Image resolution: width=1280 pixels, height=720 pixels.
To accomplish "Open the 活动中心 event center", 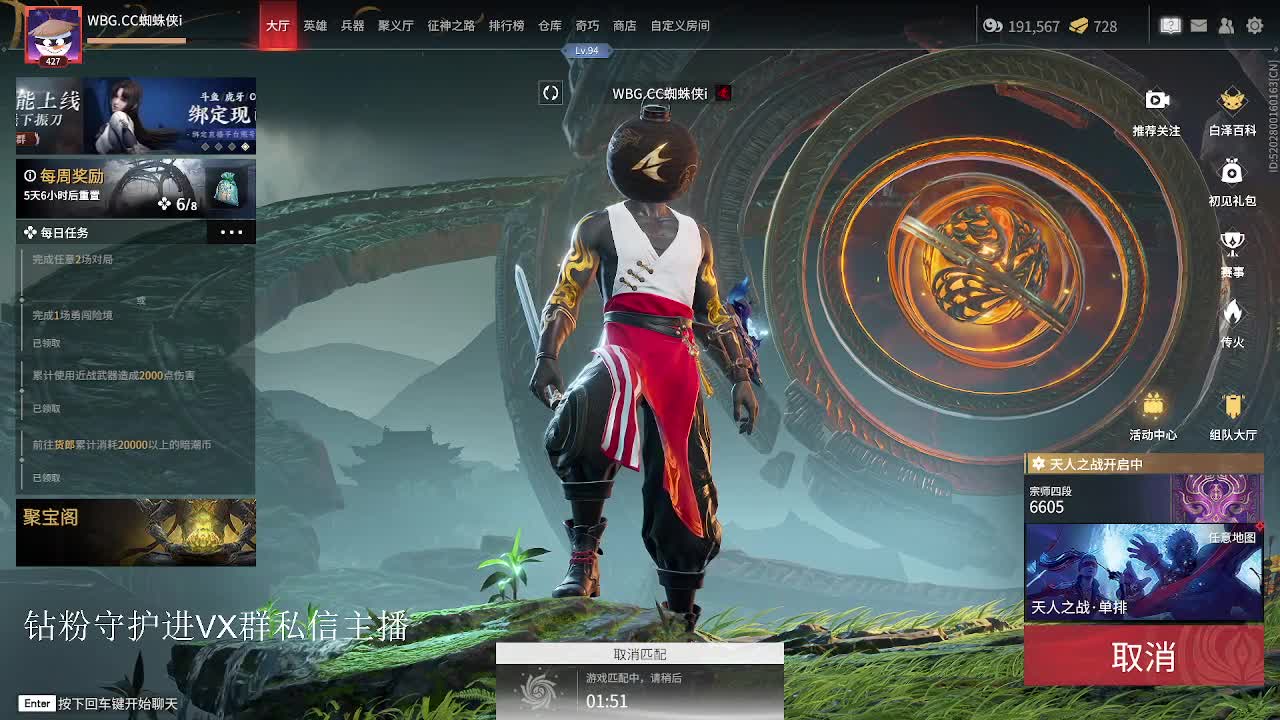I will click(1153, 414).
